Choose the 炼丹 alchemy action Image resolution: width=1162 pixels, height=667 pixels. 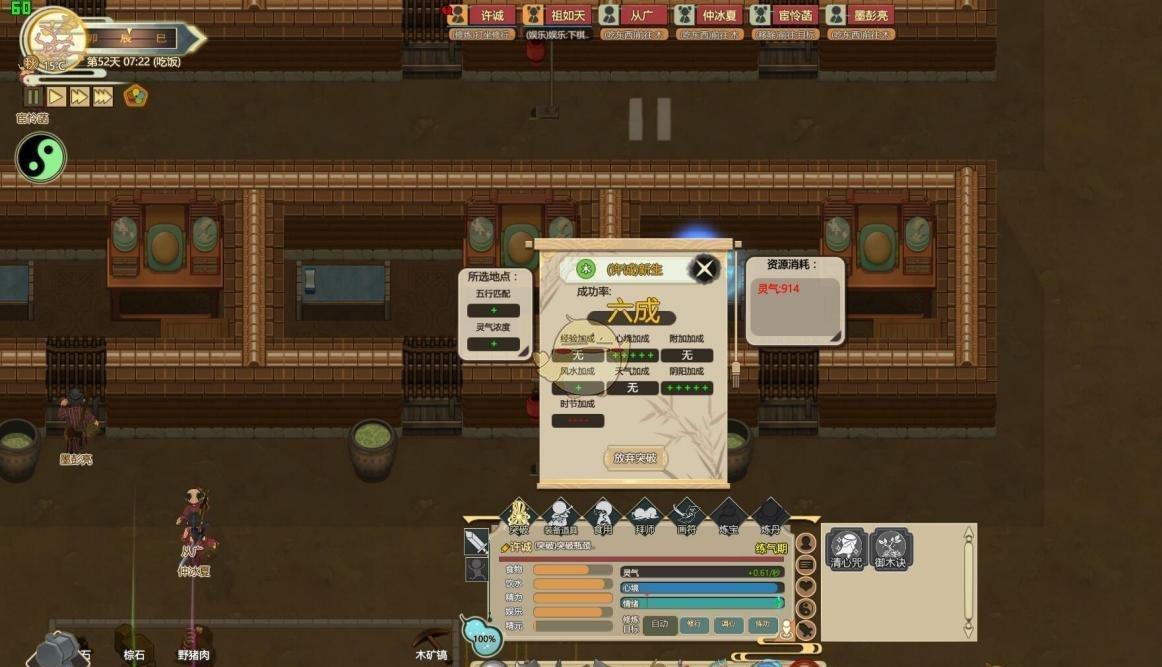point(770,517)
